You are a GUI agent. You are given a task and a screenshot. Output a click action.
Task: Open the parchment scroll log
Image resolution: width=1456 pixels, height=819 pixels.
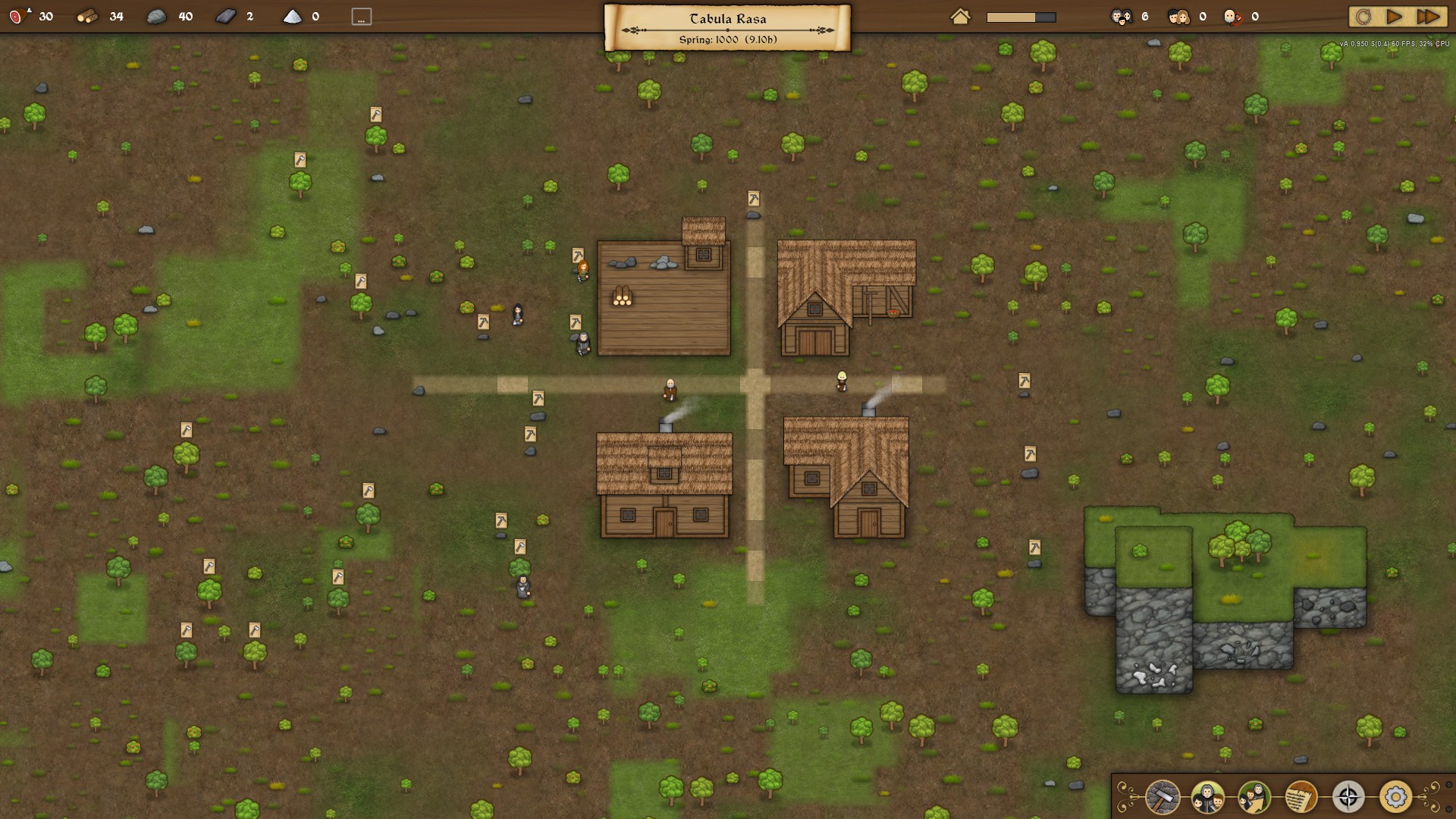[1301, 797]
